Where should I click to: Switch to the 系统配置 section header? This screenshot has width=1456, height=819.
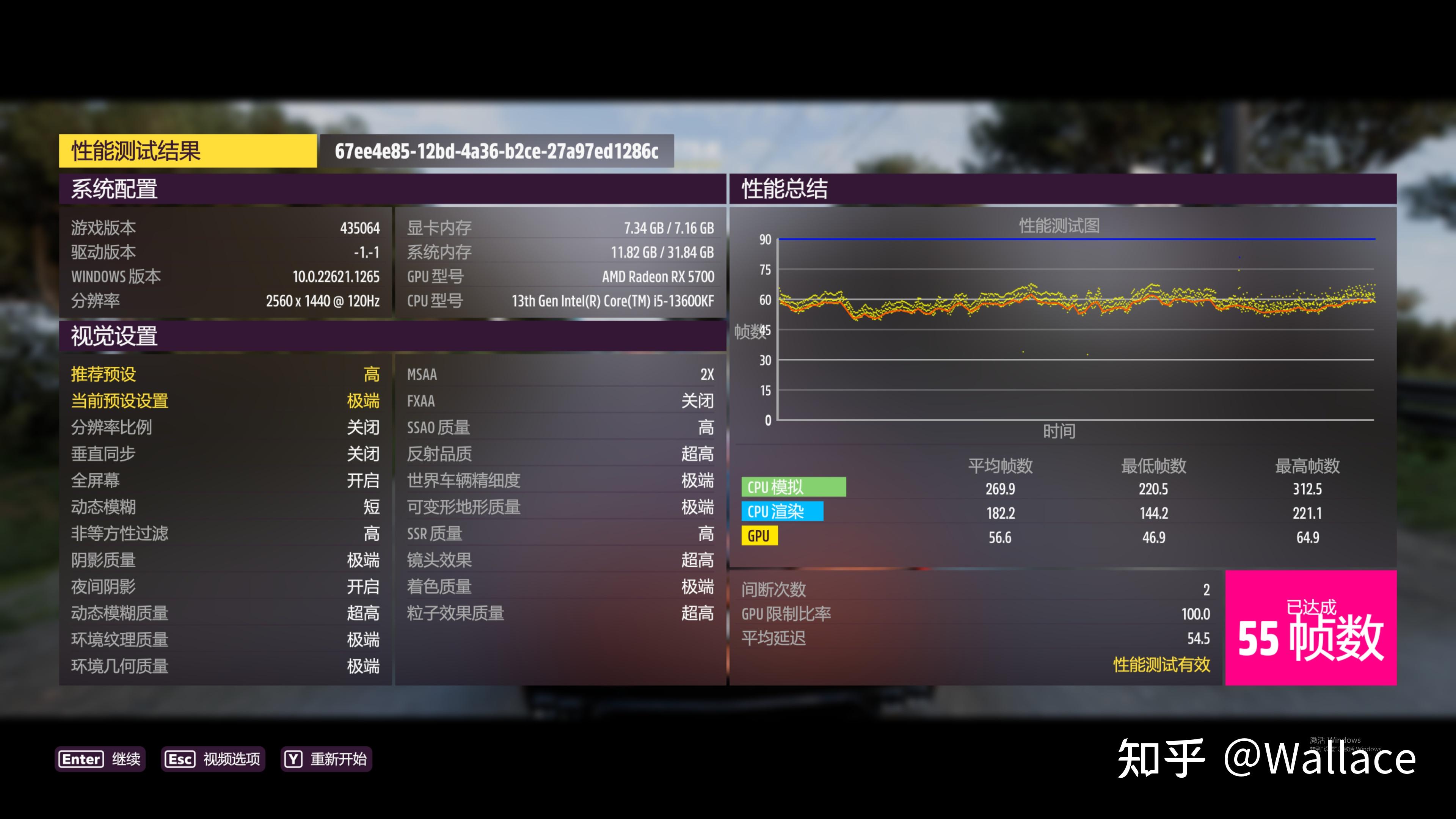(115, 190)
